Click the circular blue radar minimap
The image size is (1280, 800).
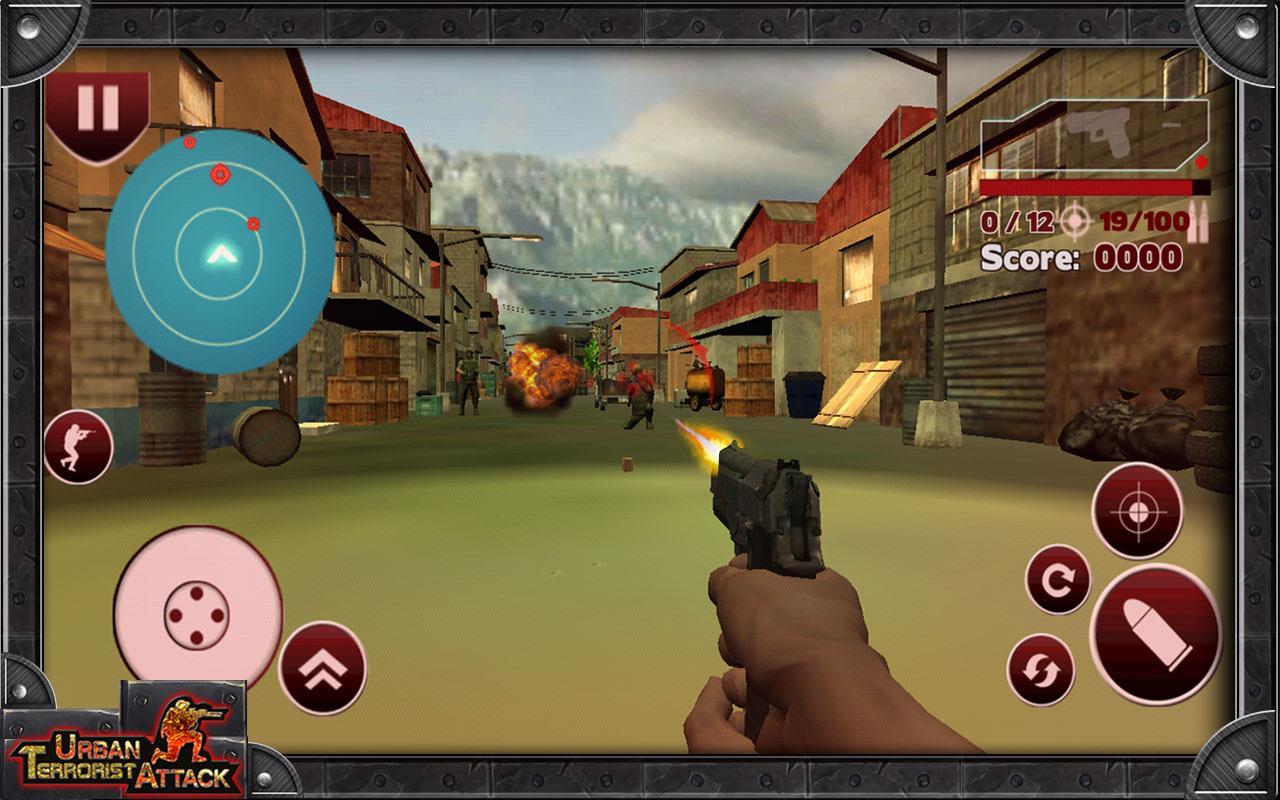pos(219,250)
